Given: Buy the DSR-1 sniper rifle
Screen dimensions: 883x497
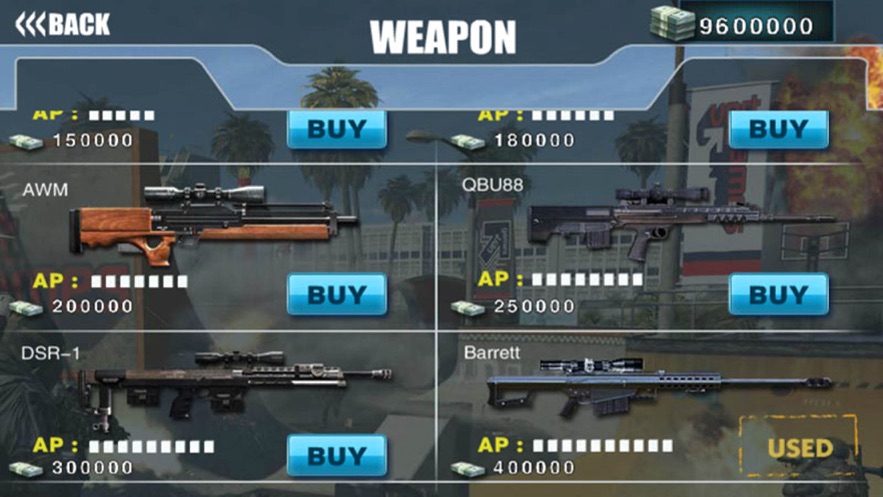Looking at the screenshot, I should (337, 455).
